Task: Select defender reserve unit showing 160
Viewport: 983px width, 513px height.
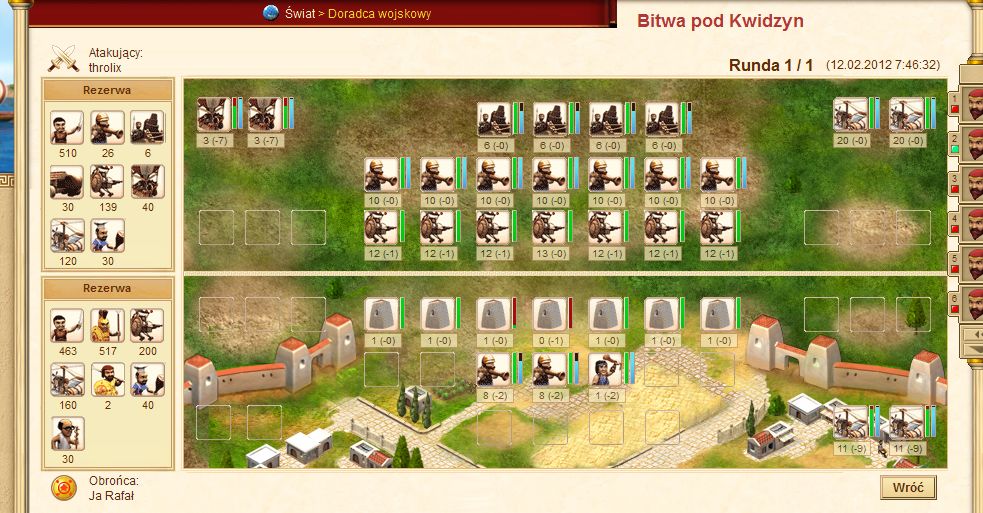Action: point(68,380)
